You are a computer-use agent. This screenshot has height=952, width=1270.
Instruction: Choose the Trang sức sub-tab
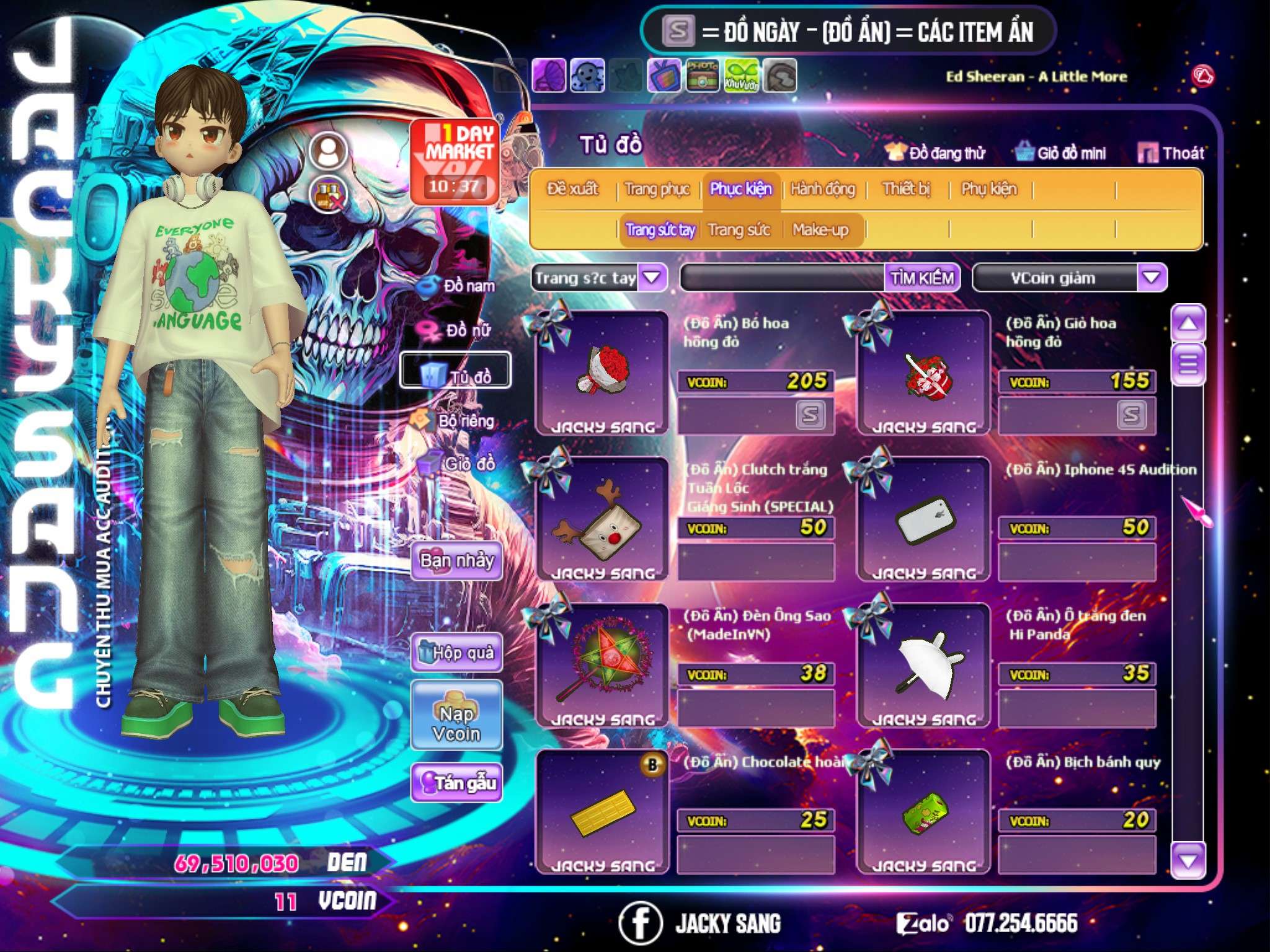739,231
